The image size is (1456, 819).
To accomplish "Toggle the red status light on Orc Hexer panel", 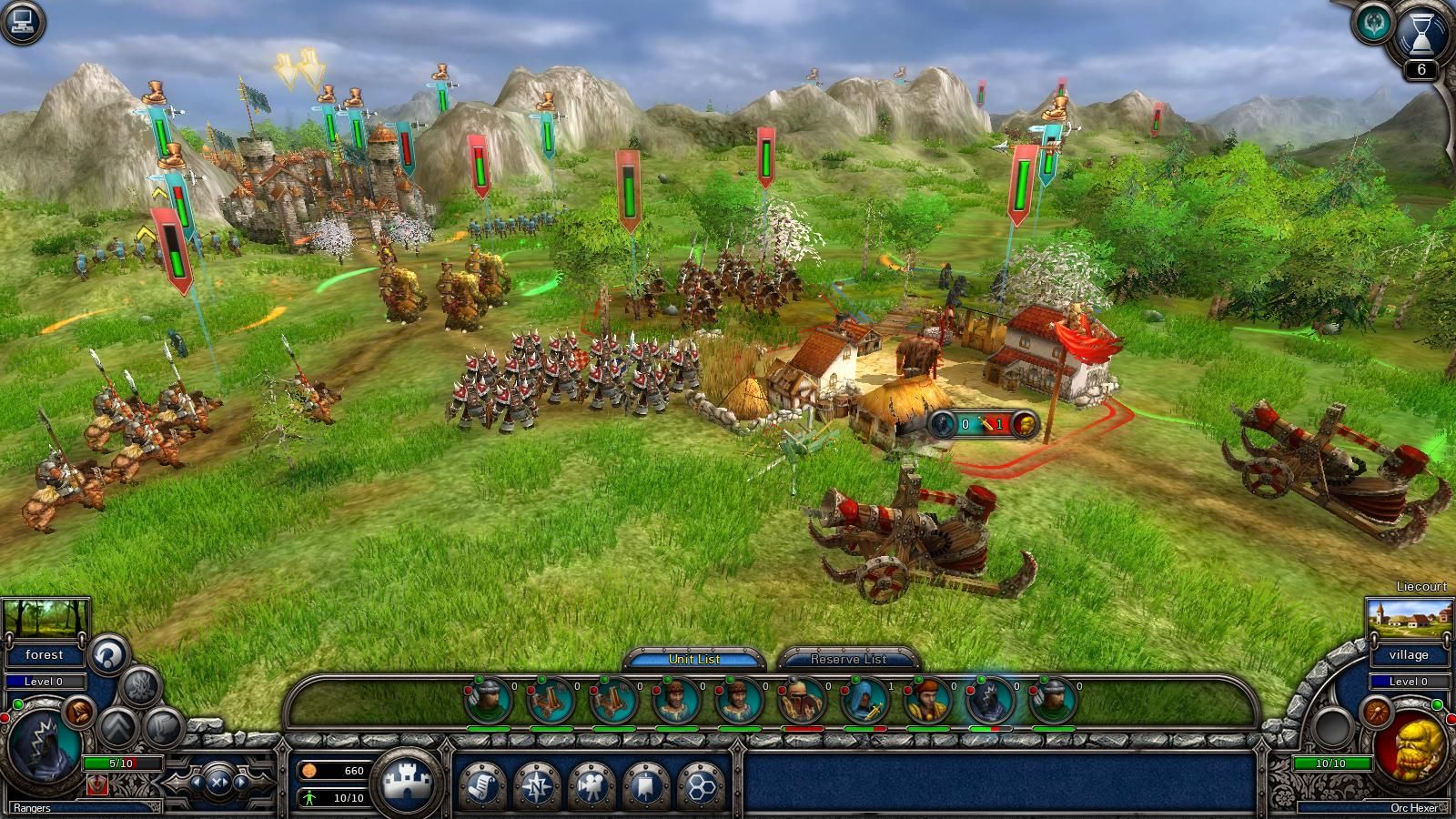I will point(1451,719).
